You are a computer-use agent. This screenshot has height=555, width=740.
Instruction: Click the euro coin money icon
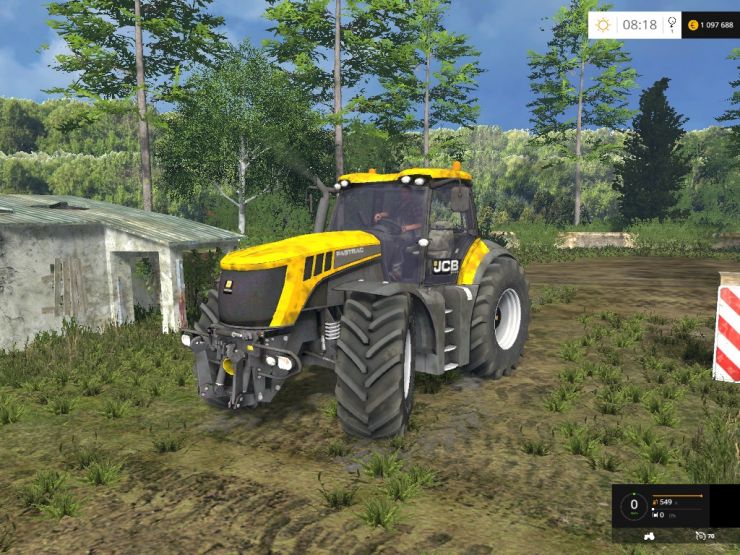coord(692,24)
